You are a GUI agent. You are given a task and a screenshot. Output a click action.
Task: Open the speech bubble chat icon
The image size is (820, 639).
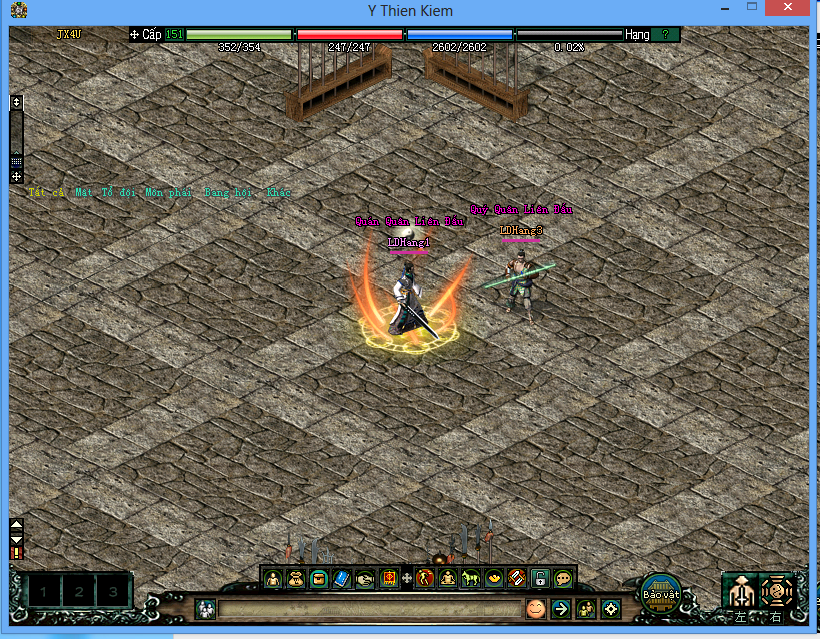pos(563,578)
